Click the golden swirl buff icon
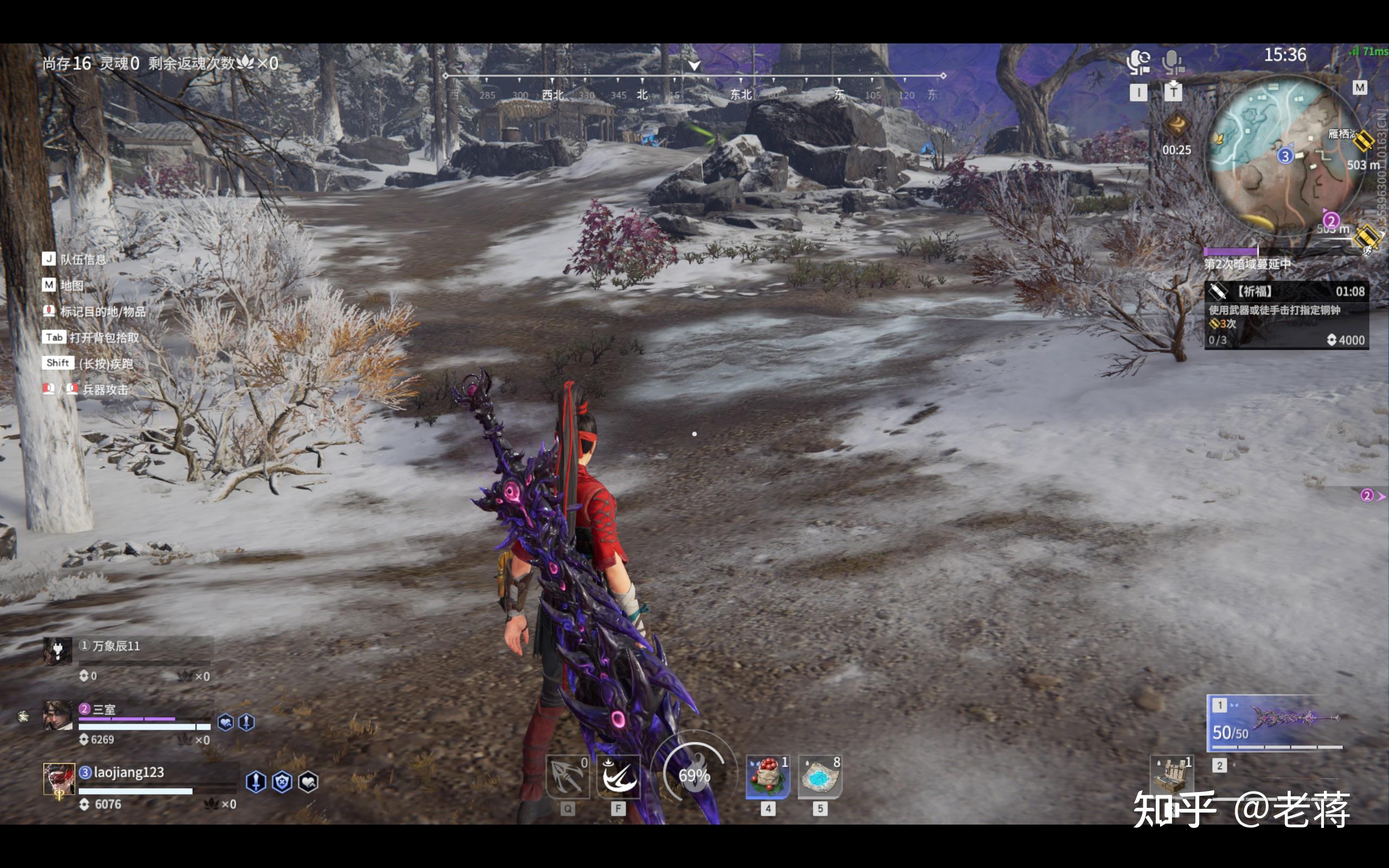The width and height of the screenshot is (1389, 868). pyautogui.click(x=1176, y=124)
